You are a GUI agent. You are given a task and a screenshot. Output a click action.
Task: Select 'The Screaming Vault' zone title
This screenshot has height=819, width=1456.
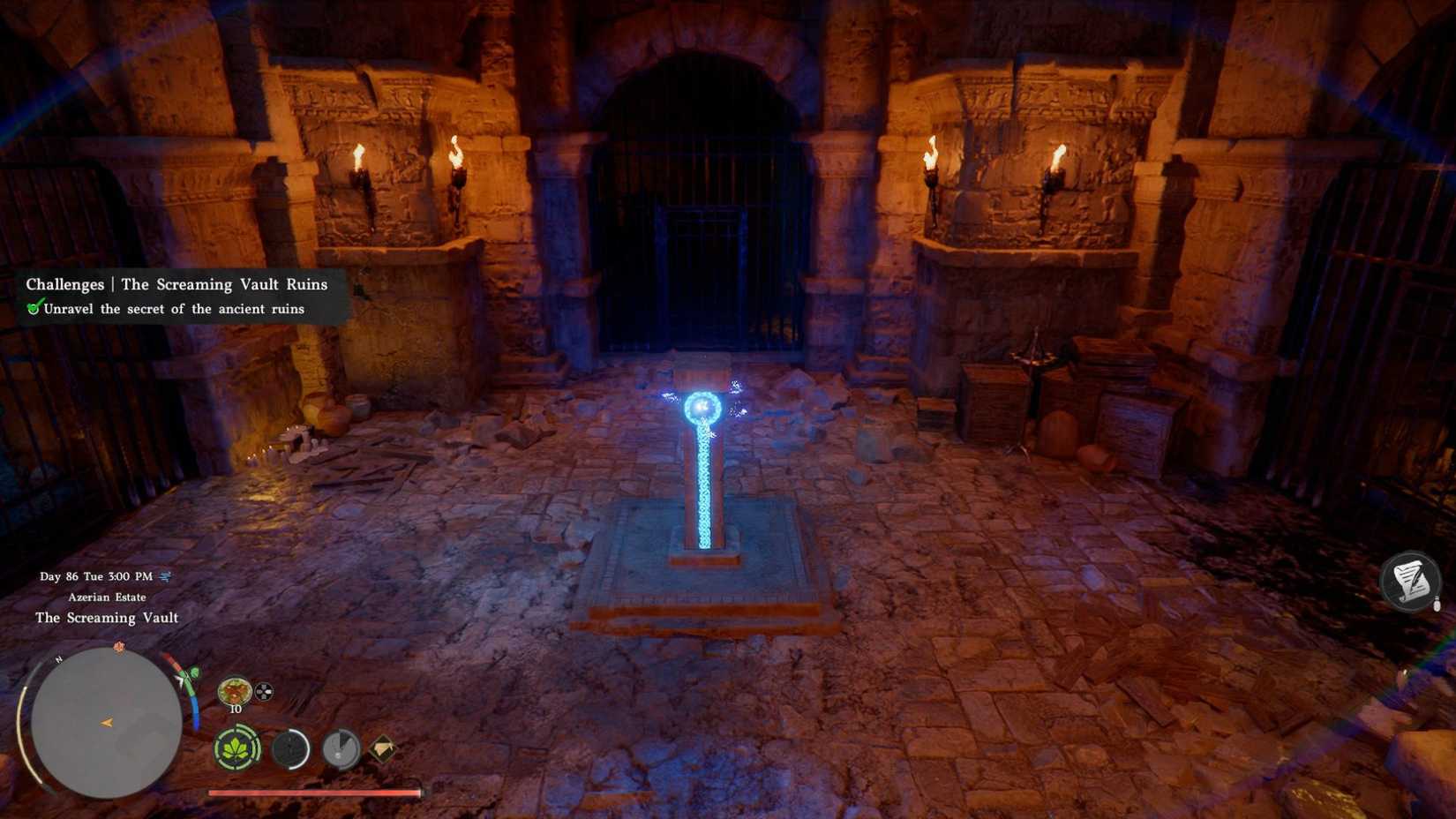tap(106, 618)
